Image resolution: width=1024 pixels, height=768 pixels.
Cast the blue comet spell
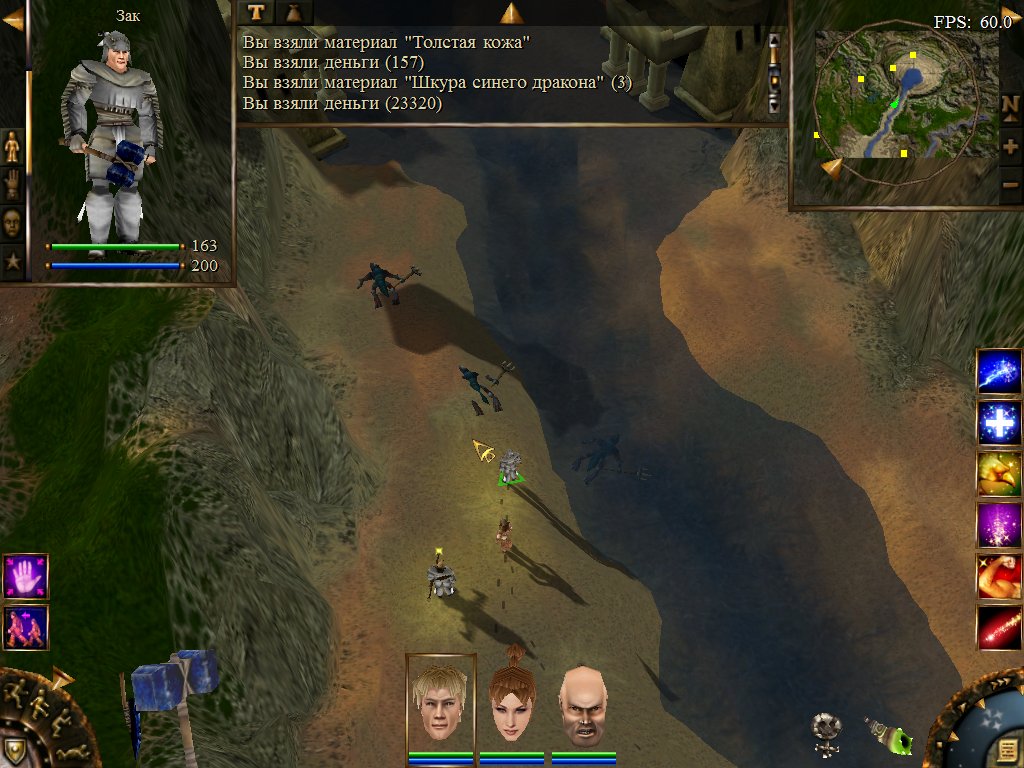point(998,371)
